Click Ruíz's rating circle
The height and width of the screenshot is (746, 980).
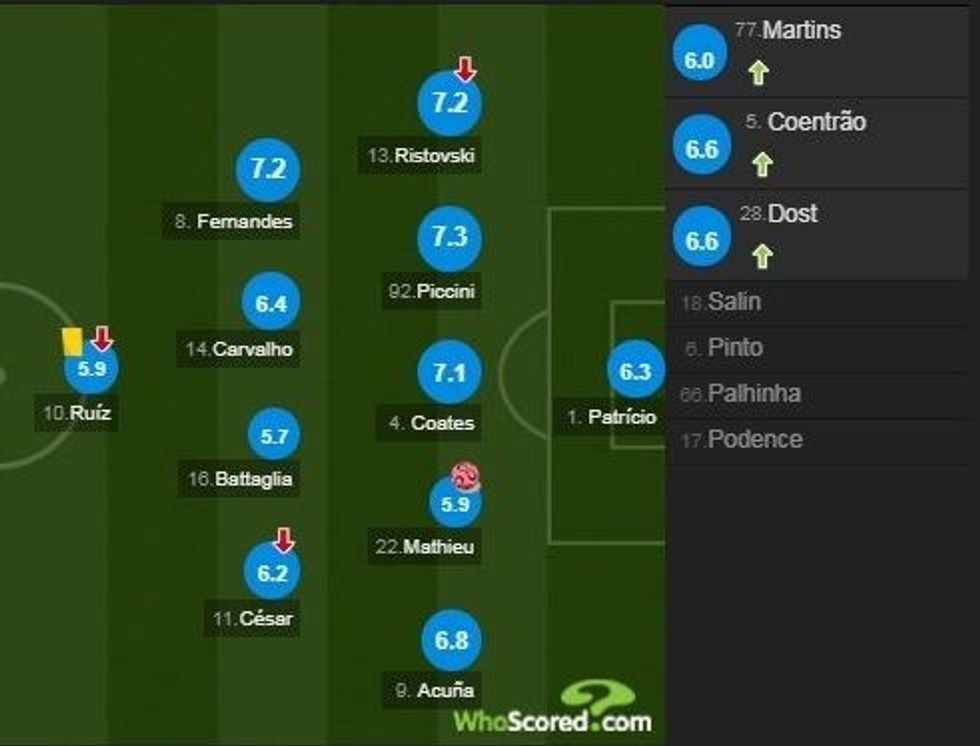[91, 368]
